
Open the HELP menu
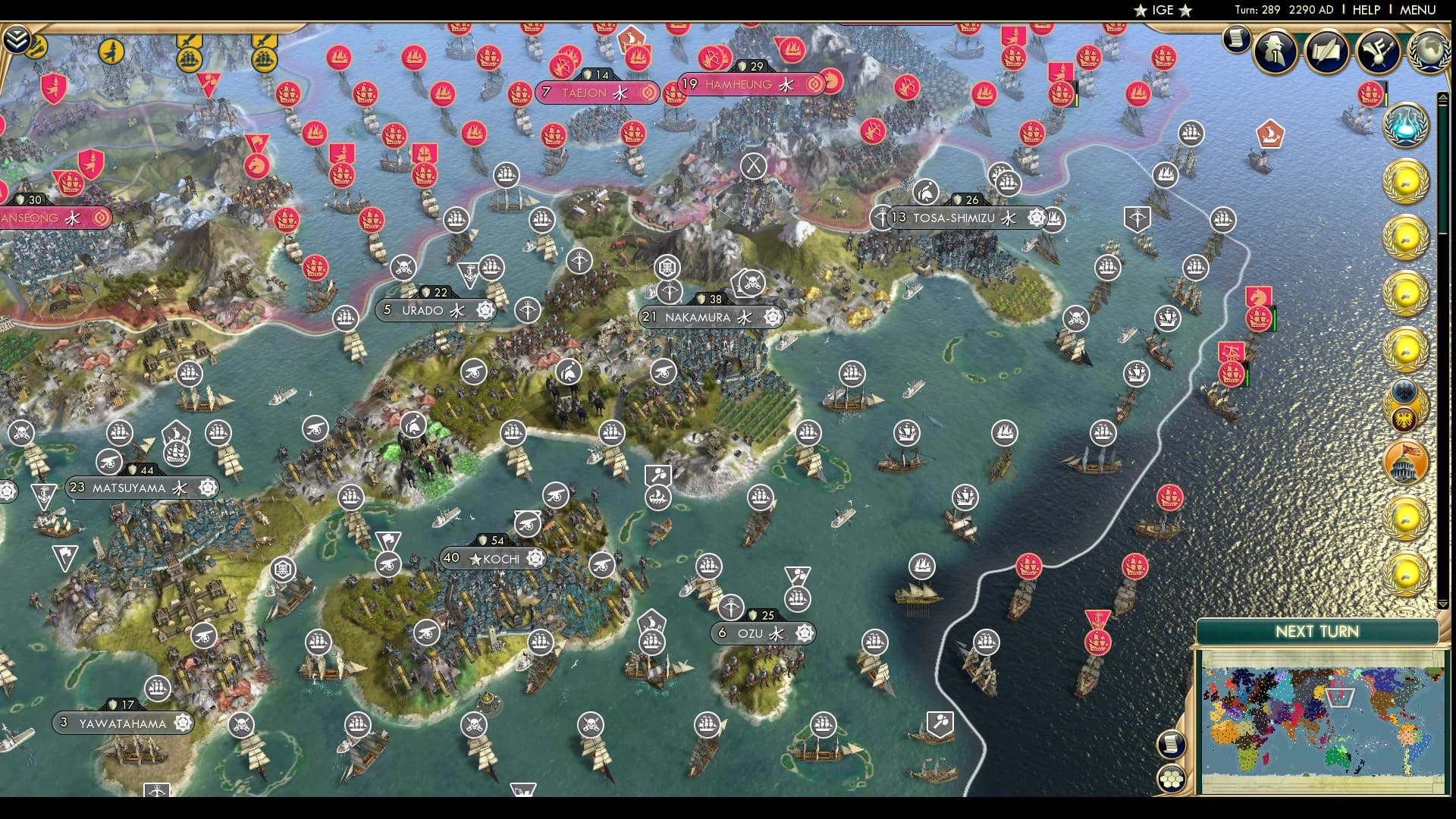pyautogui.click(x=1365, y=11)
